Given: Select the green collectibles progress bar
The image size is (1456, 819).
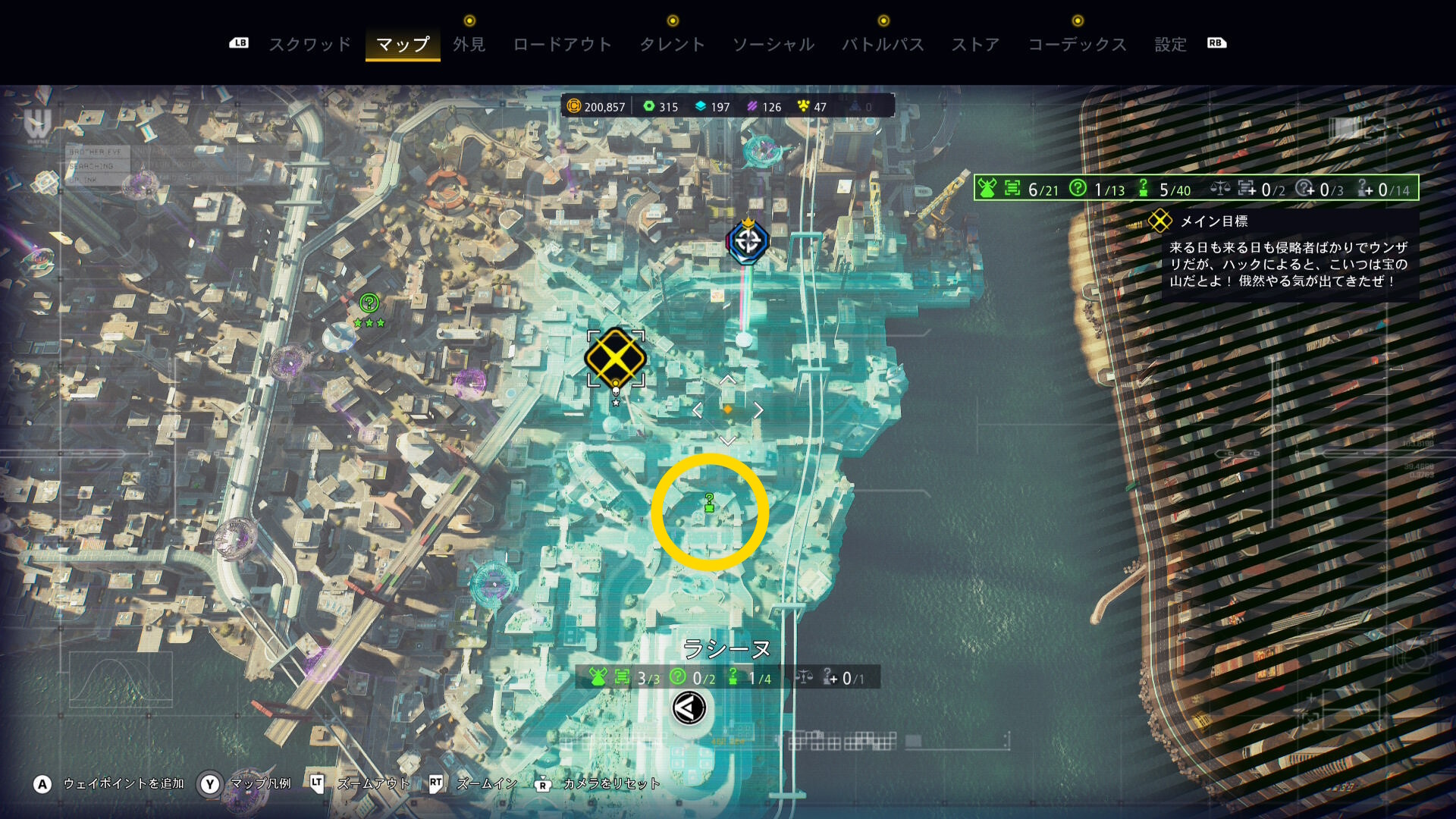Looking at the screenshot, I should point(1196,189).
